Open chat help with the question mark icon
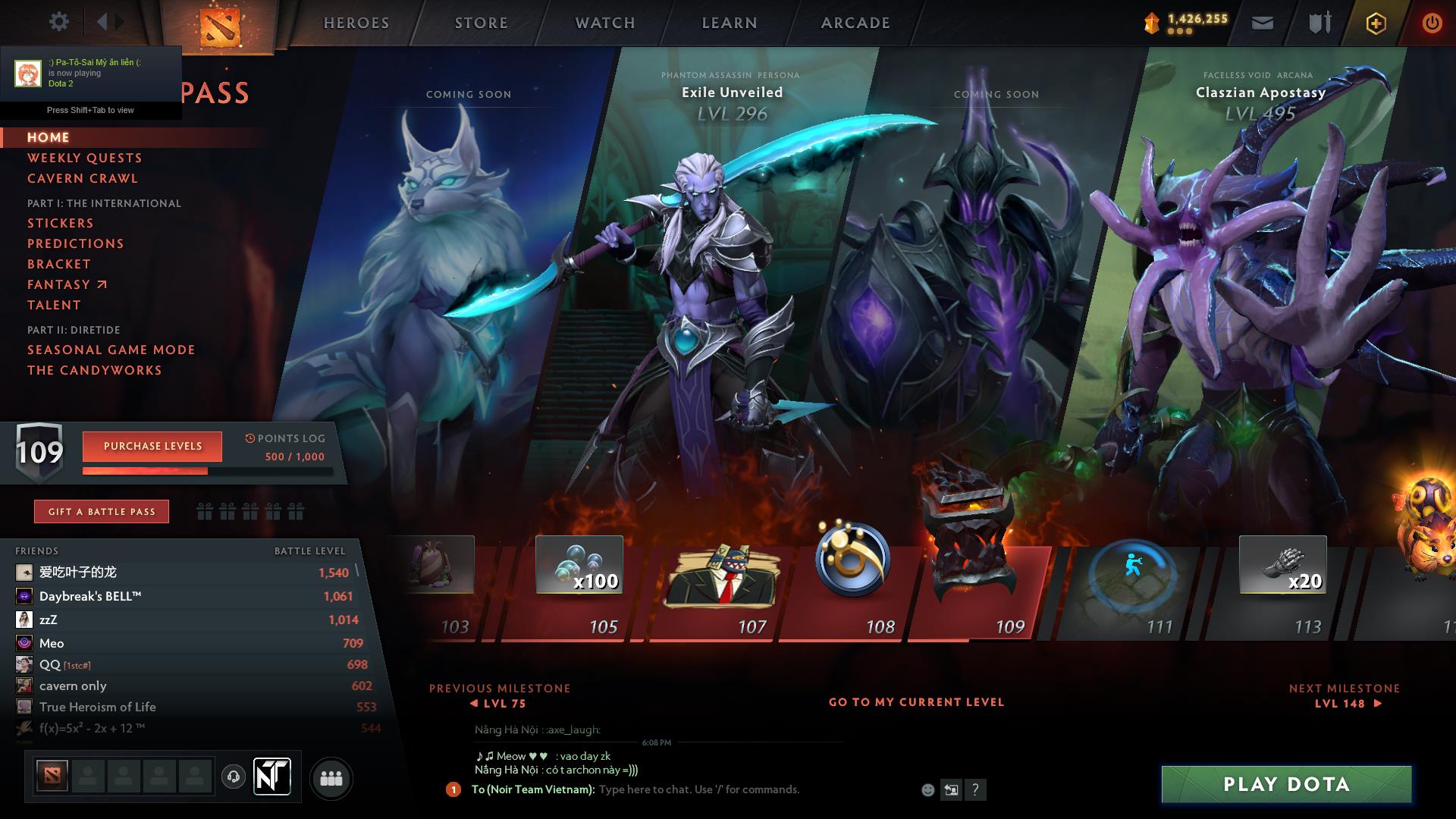The width and height of the screenshot is (1456, 819). [976, 789]
